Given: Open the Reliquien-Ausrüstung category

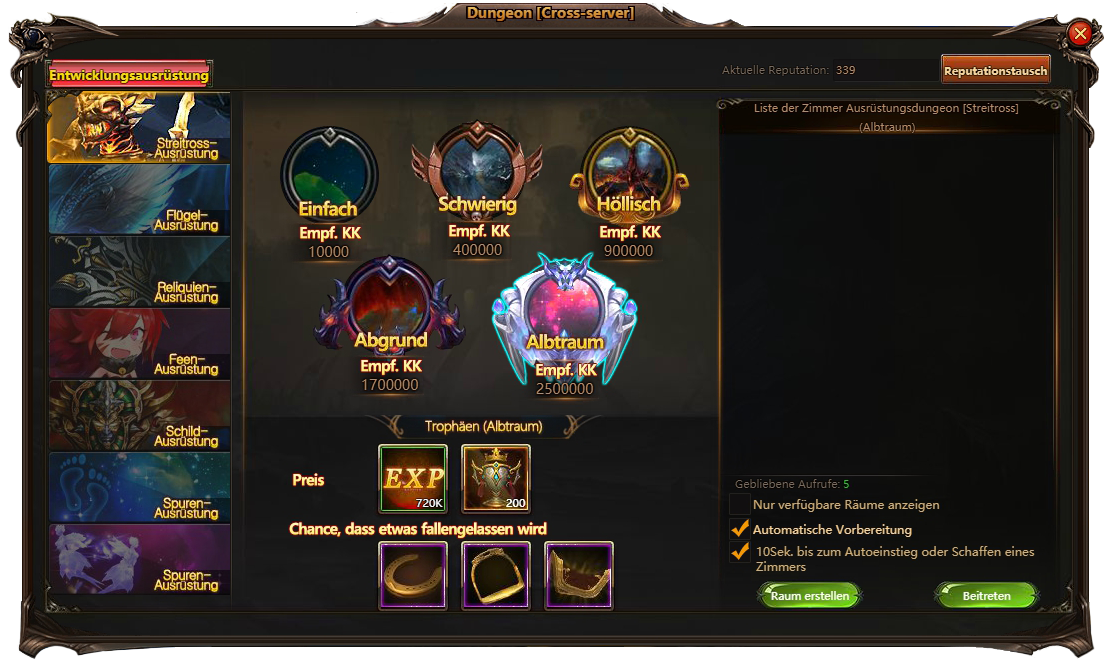Looking at the screenshot, I should (x=139, y=272).
